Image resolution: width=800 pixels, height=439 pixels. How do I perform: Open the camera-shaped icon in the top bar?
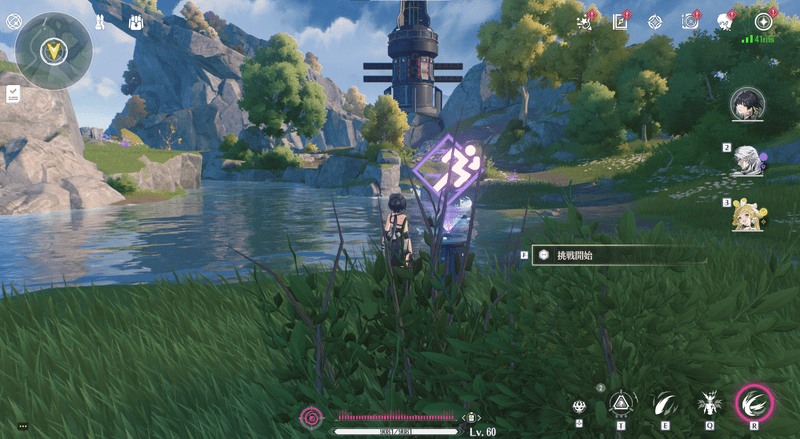point(689,22)
